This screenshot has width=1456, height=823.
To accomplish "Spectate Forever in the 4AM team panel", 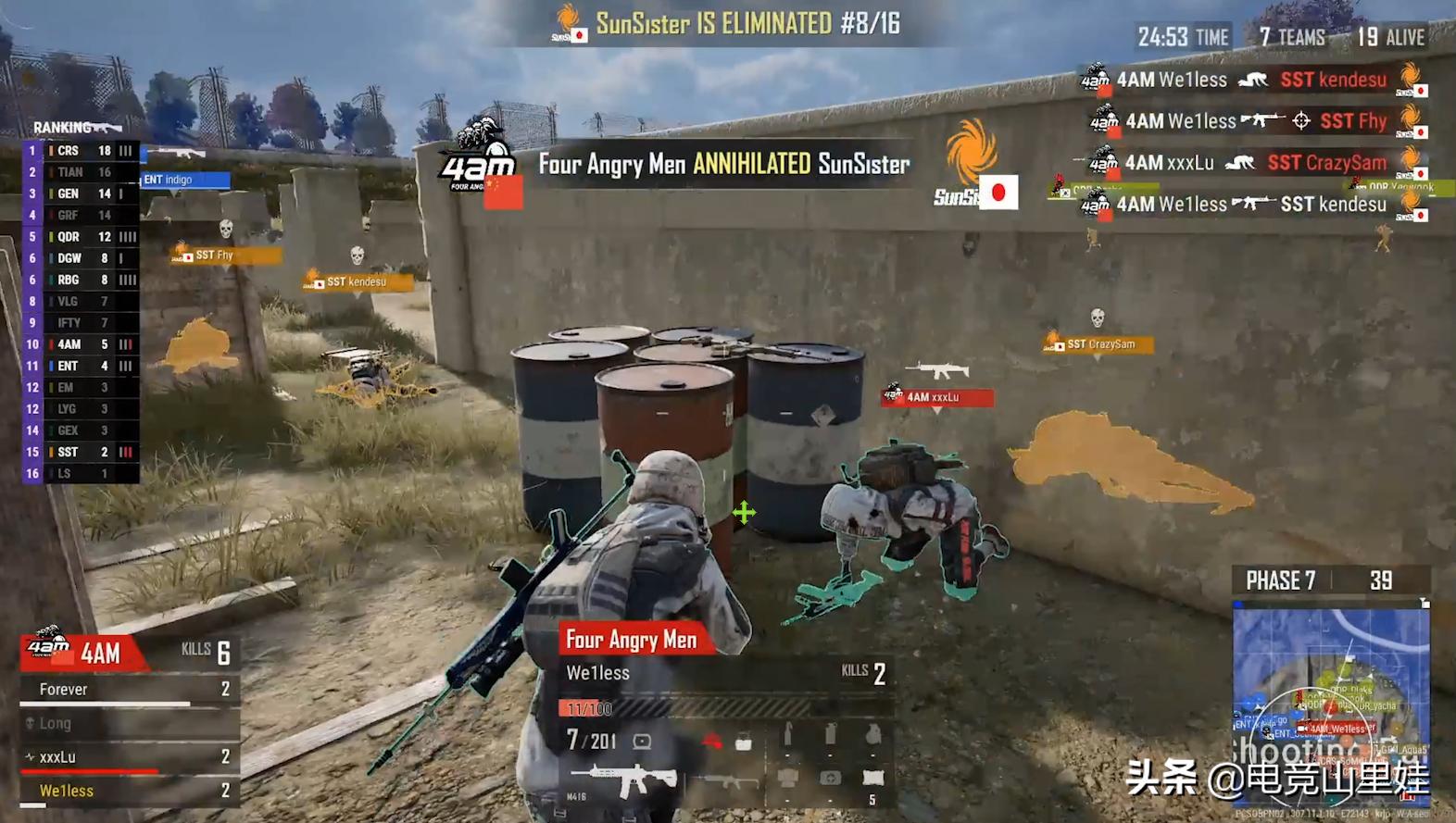I will 130,690.
